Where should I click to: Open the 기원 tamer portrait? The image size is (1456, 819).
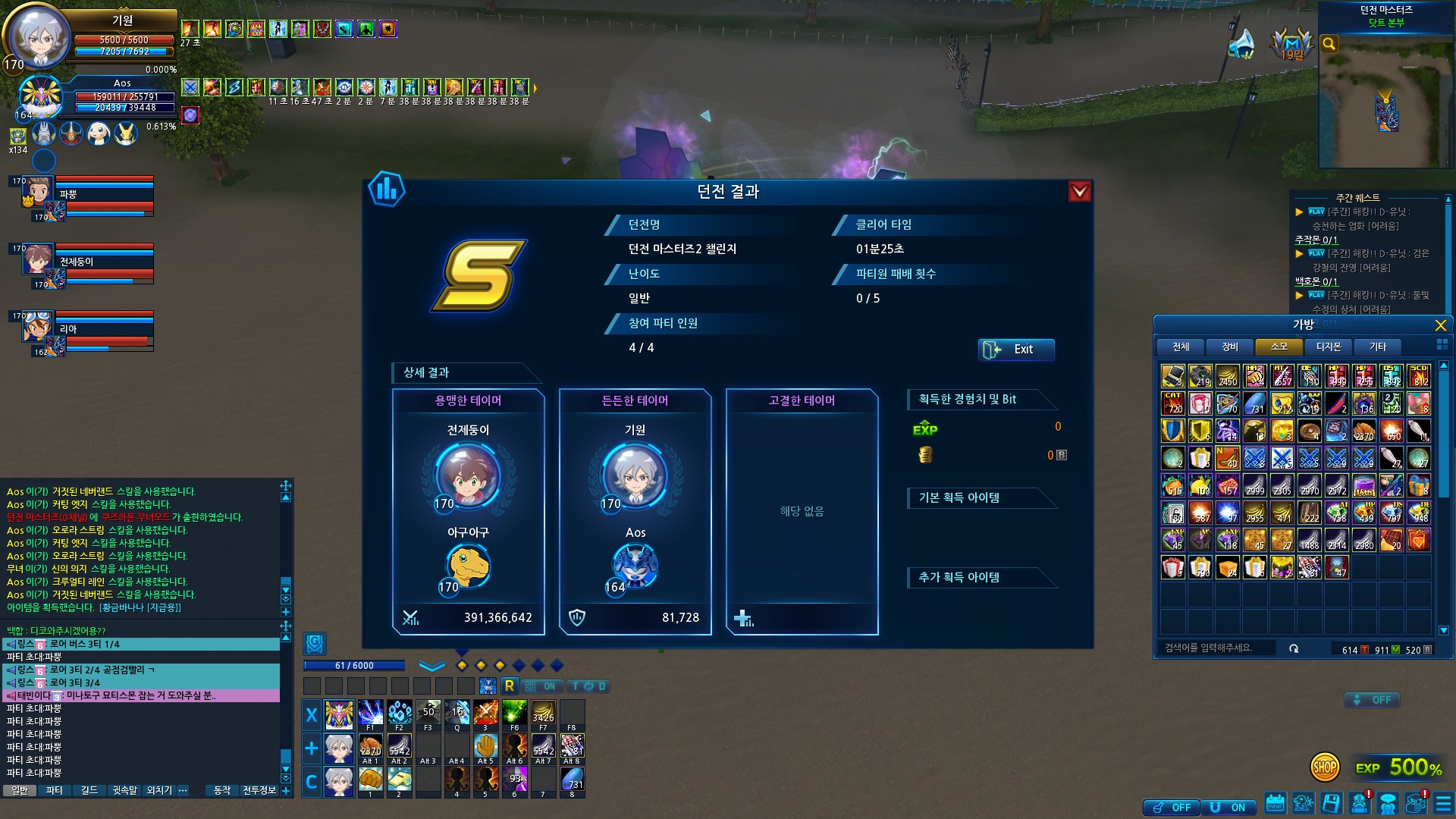pyautogui.click(x=38, y=34)
